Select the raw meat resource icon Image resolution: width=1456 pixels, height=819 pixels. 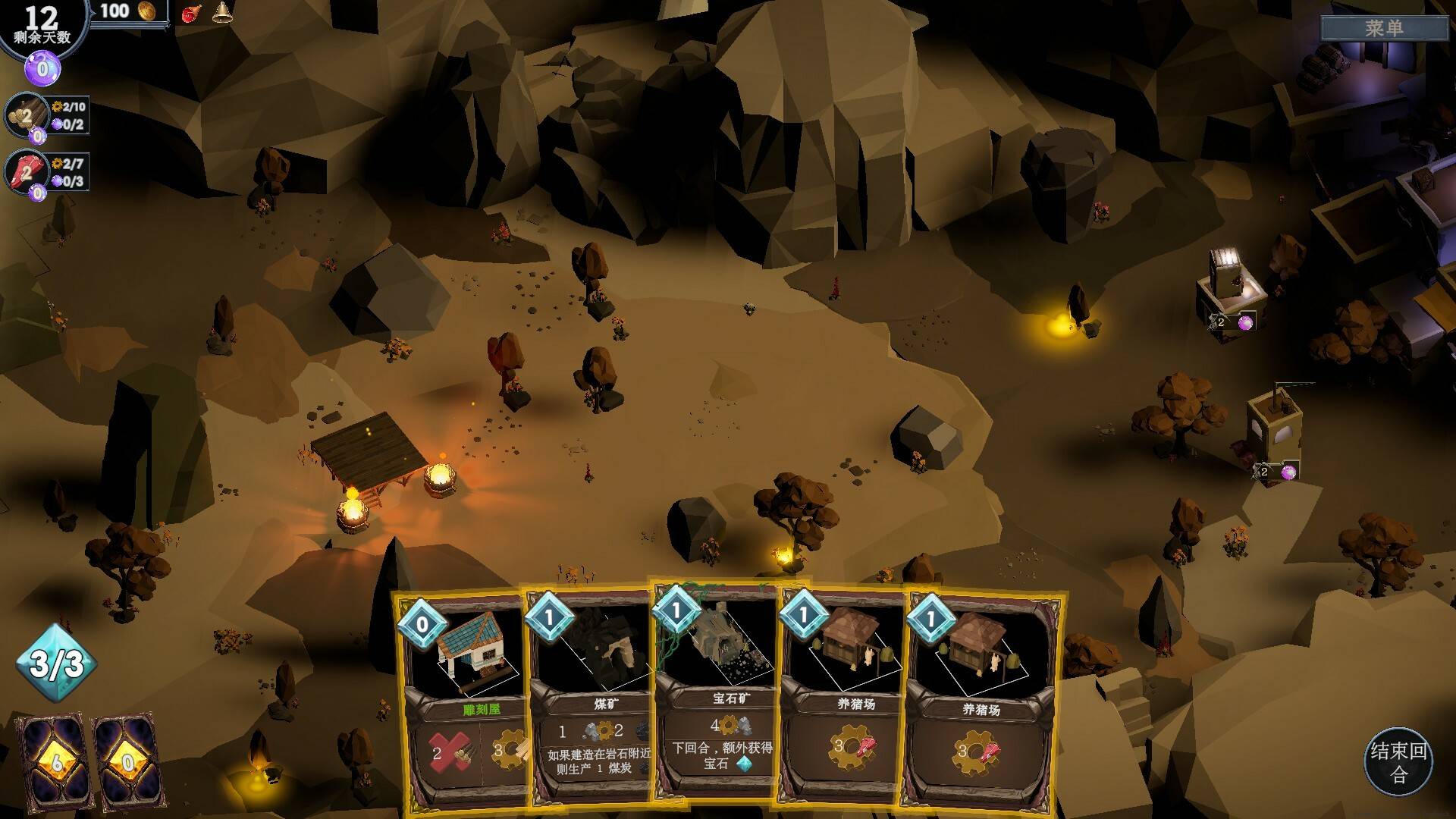(x=25, y=172)
